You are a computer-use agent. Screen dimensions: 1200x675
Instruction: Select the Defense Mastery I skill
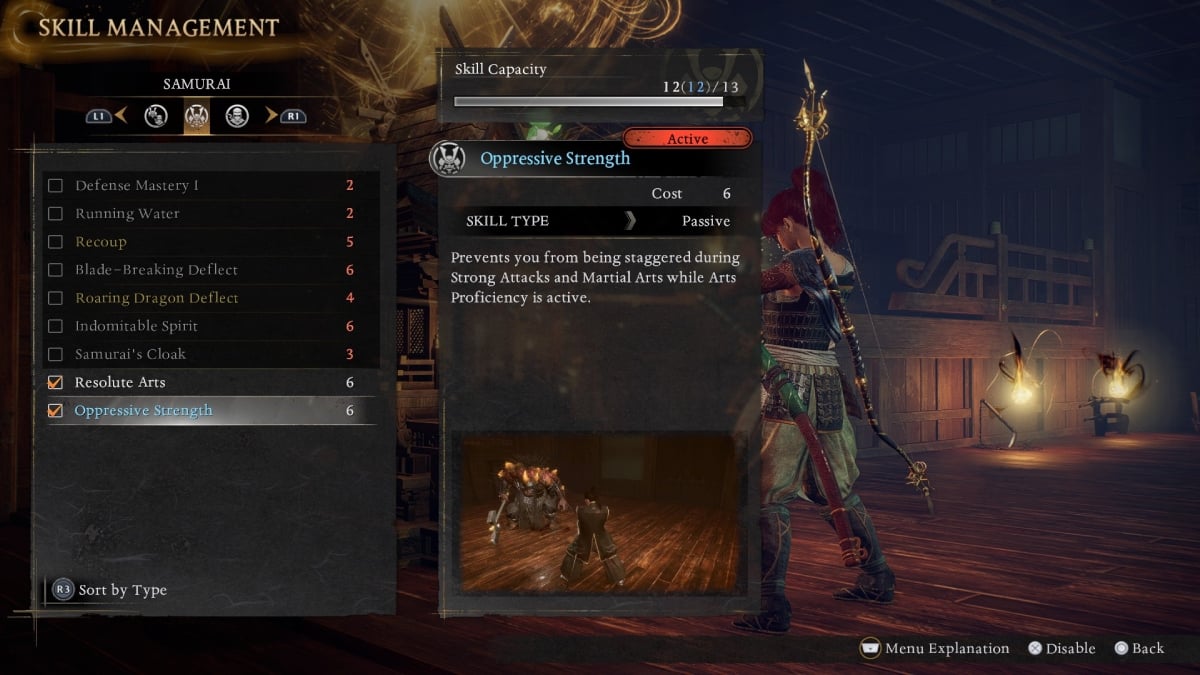pos(136,186)
